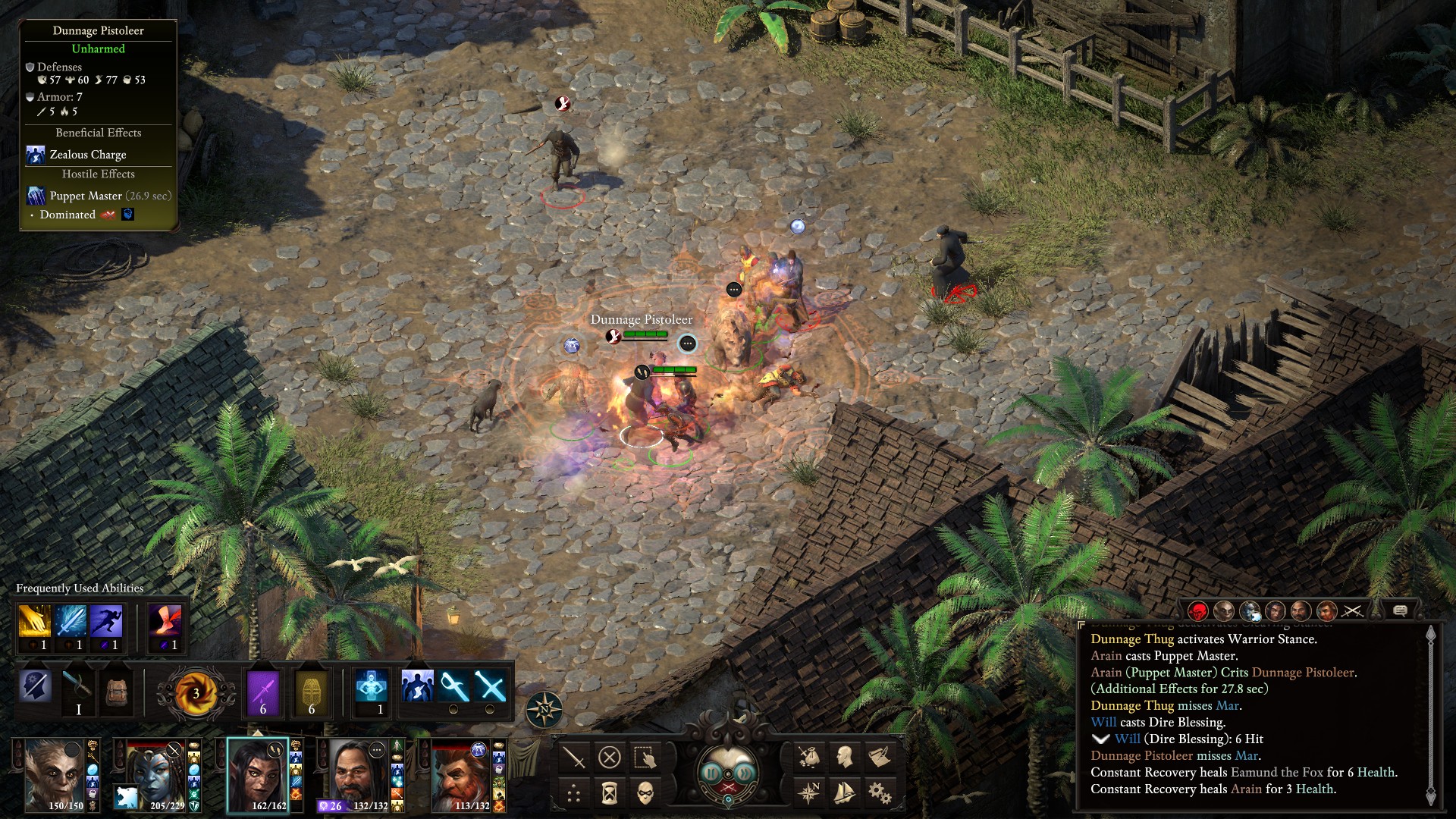Viewport: 1456px width, 819px height.
Task: Toggle fast mode with the double-arrow button
Action: tap(745, 773)
